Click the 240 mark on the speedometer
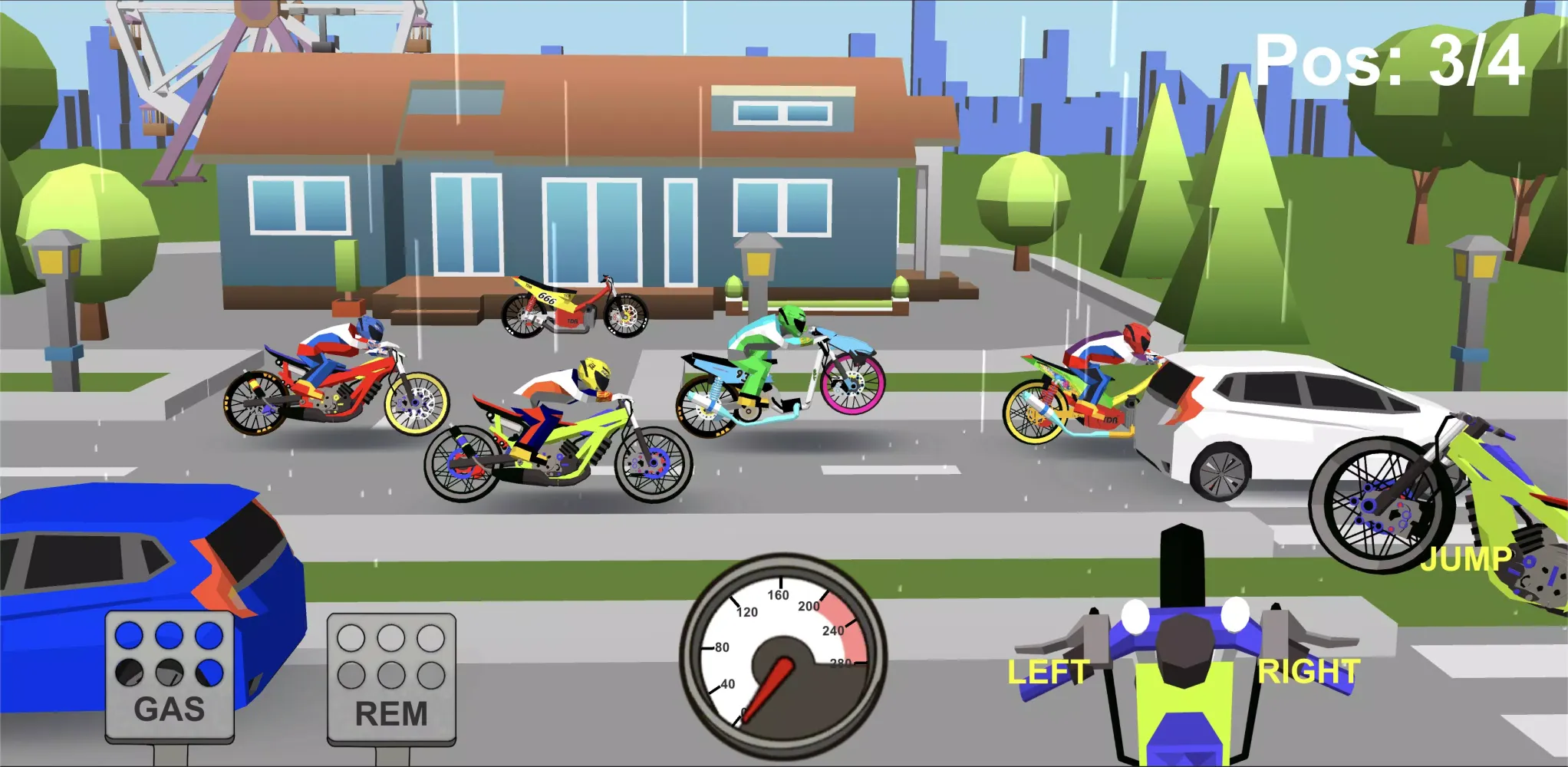The height and width of the screenshot is (767, 1568). point(833,630)
